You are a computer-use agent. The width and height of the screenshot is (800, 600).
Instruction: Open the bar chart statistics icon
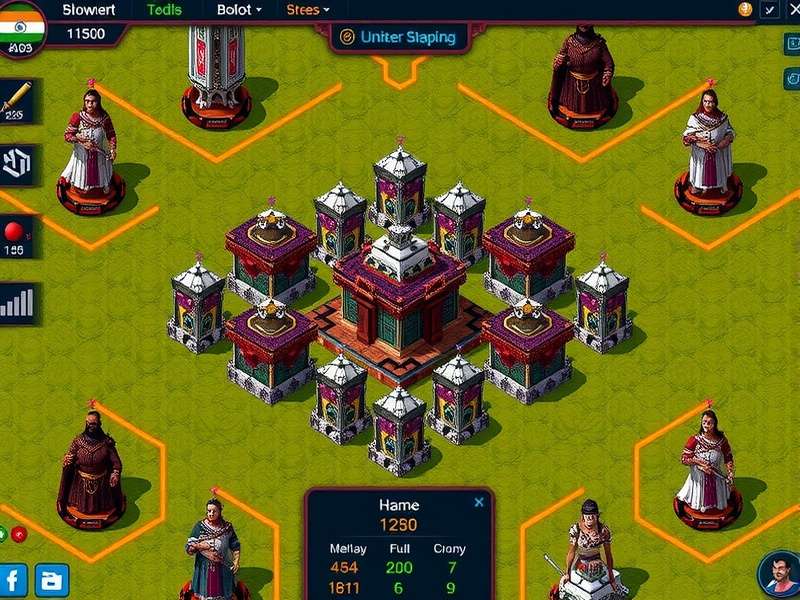(x=18, y=301)
